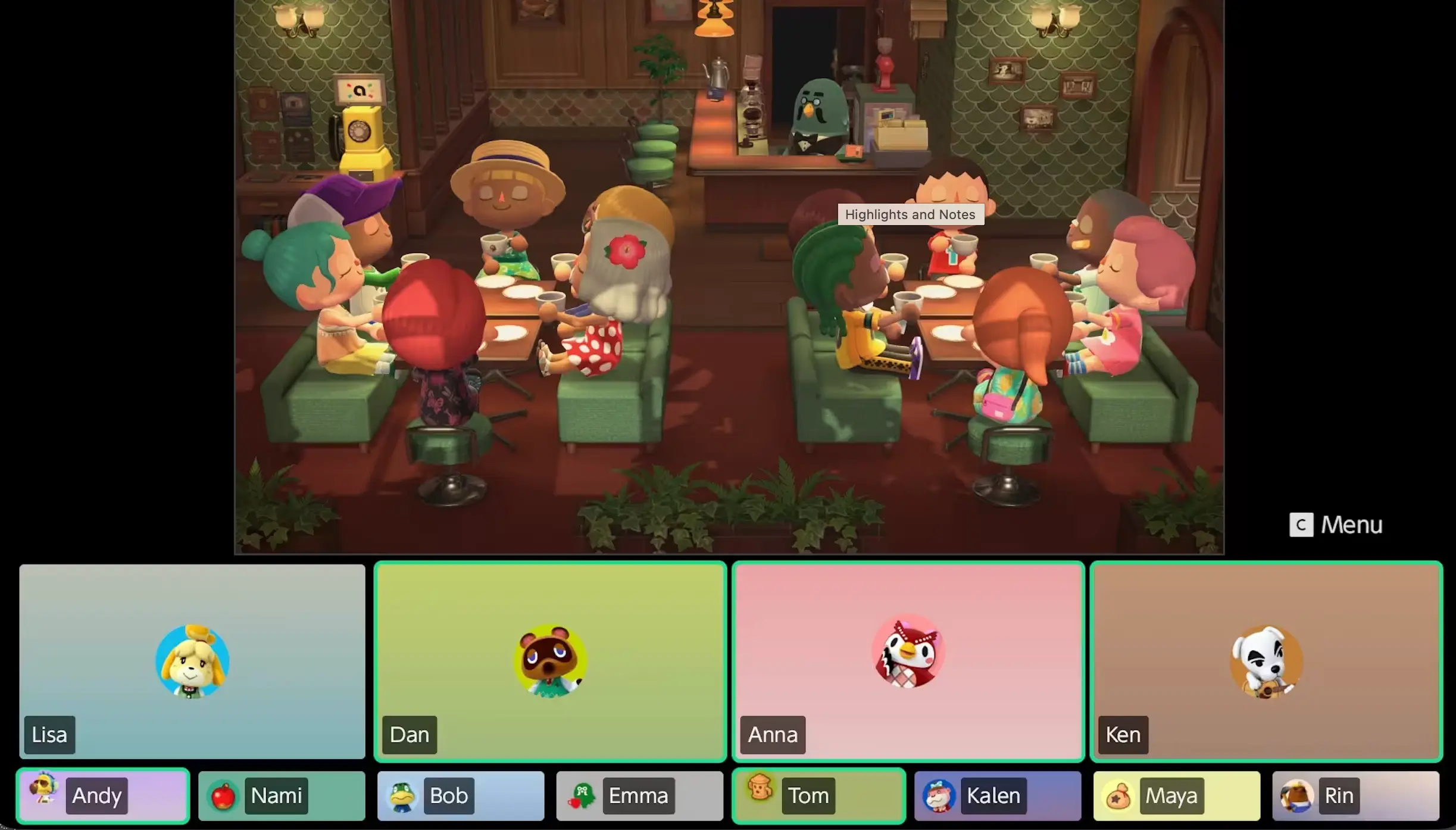Open the Highlights and Notes panel
The width and height of the screenshot is (1456, 830).
(x=910, y=214)
